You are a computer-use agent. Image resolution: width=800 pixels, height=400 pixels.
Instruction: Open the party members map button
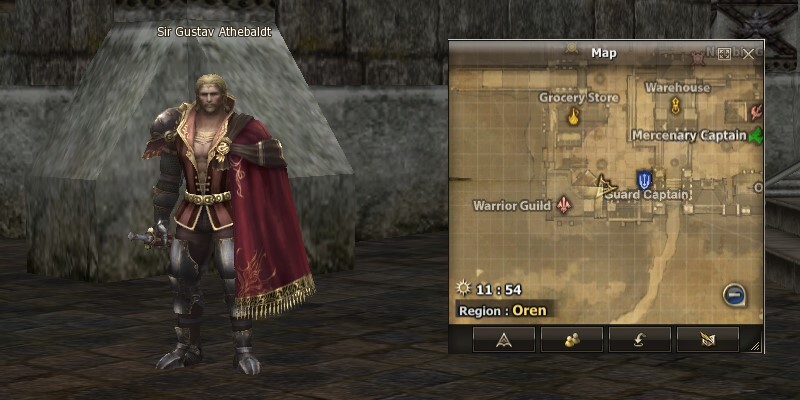(572, 339)
